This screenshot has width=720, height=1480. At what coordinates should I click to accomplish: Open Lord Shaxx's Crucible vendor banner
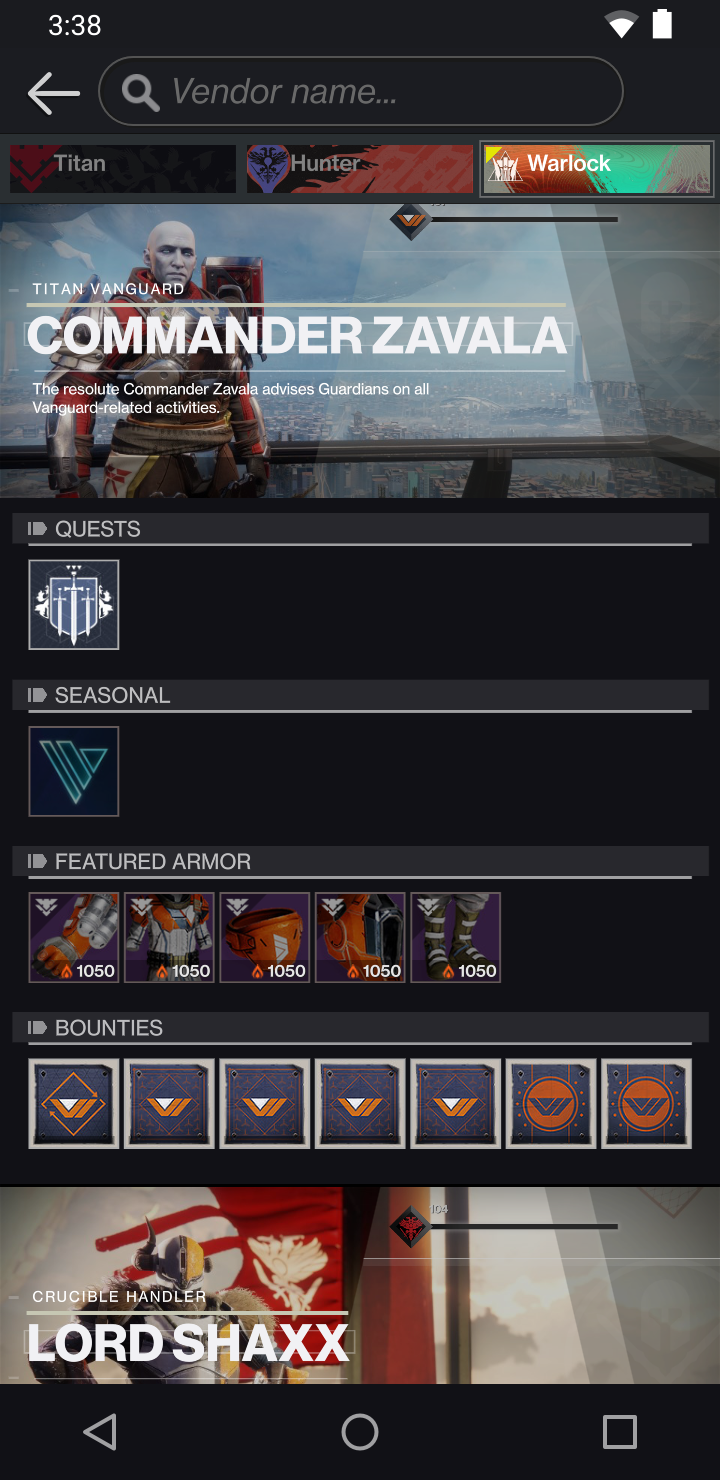click(360, 1290)
